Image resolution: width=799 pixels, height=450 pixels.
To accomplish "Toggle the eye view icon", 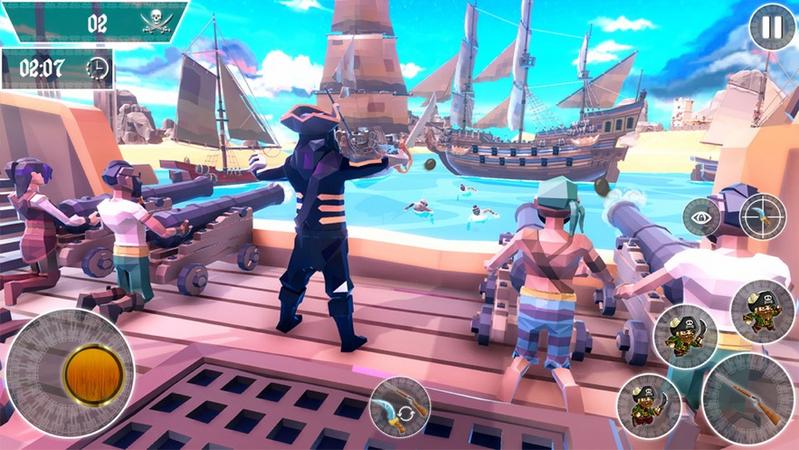I will (x=701, y=217).
